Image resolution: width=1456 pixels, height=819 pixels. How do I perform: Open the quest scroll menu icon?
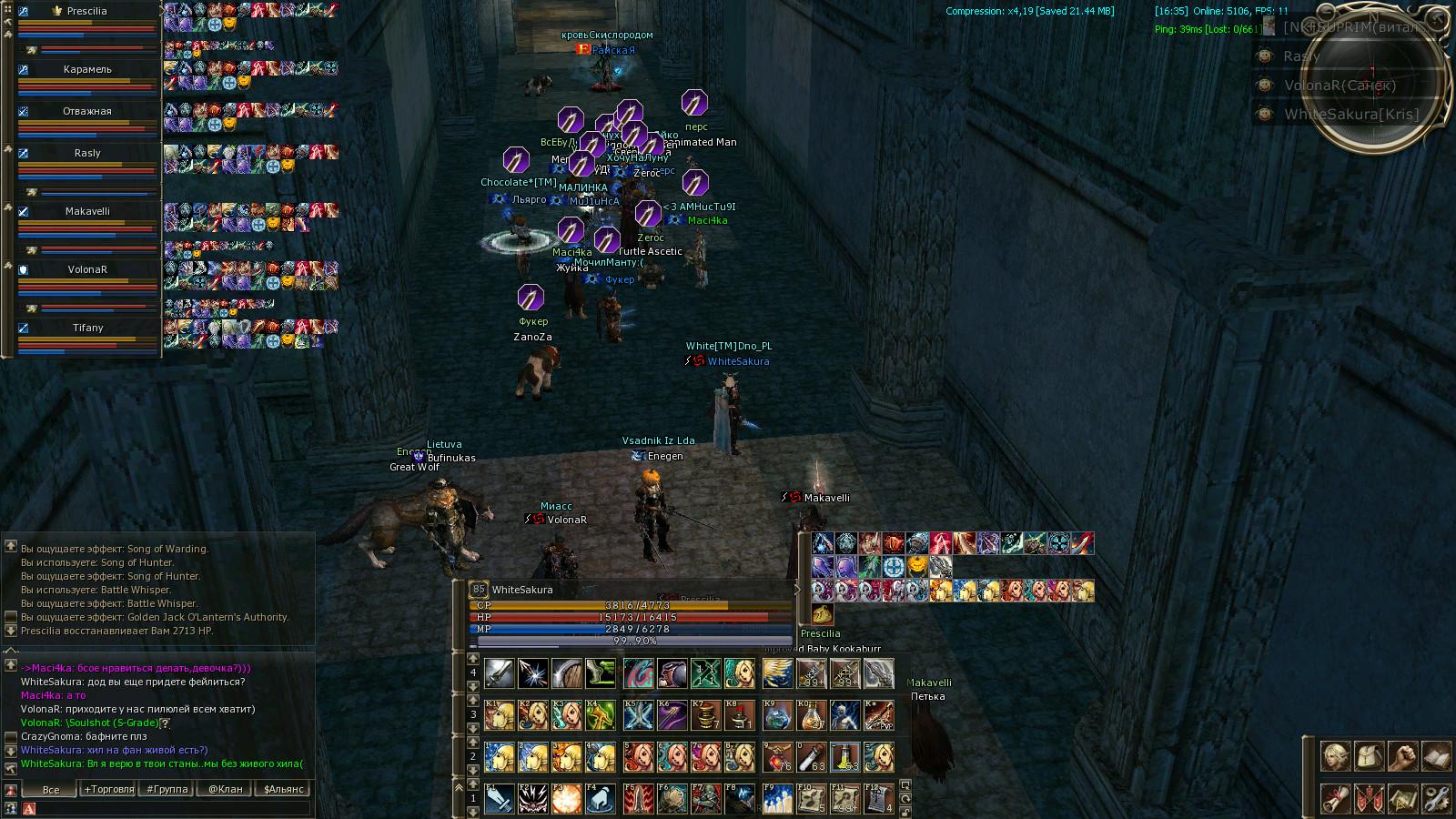pos(1336,799)
